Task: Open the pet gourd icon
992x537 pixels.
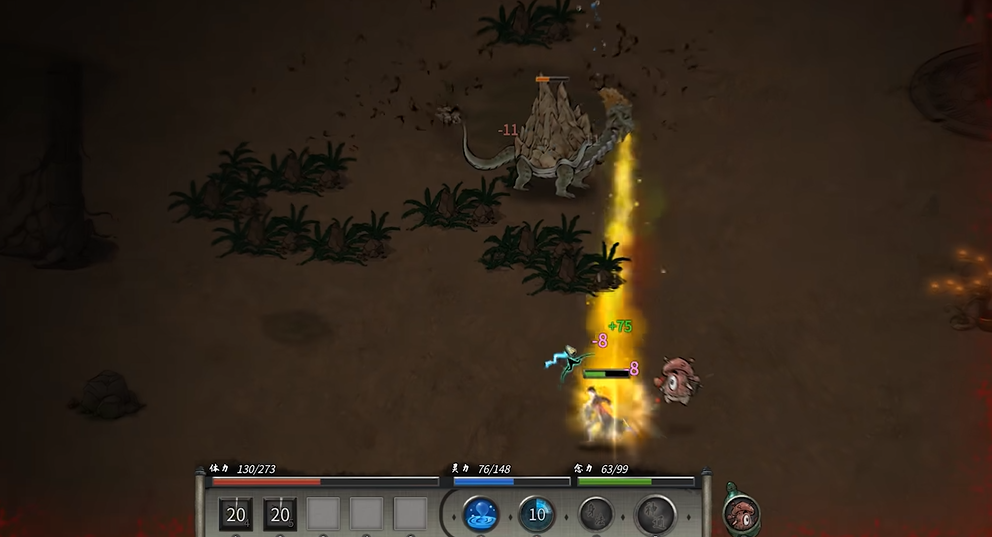Action: point(740,513)
